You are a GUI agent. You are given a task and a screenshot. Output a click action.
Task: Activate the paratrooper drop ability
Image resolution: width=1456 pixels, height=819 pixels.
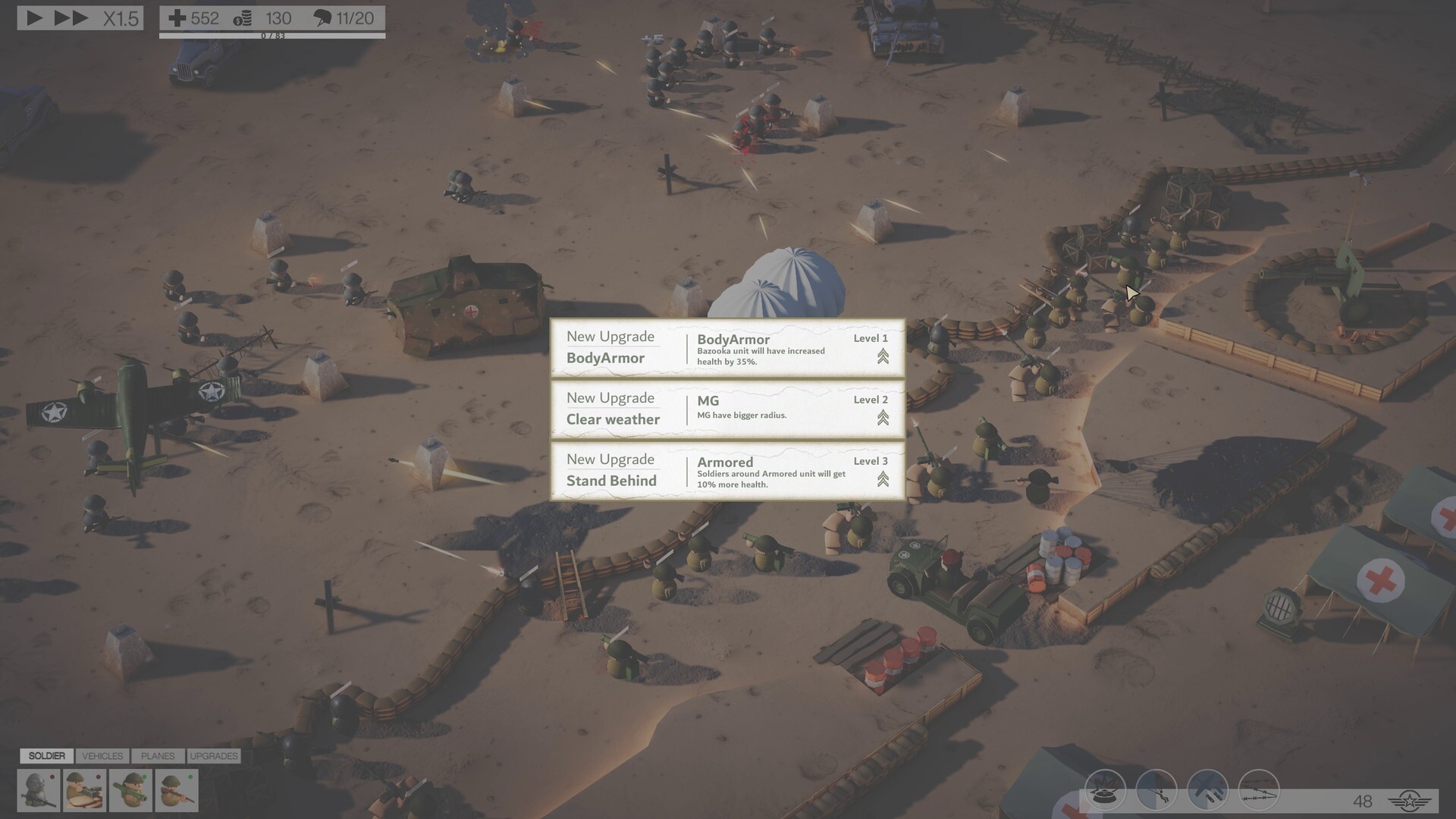pos(1156,790)
